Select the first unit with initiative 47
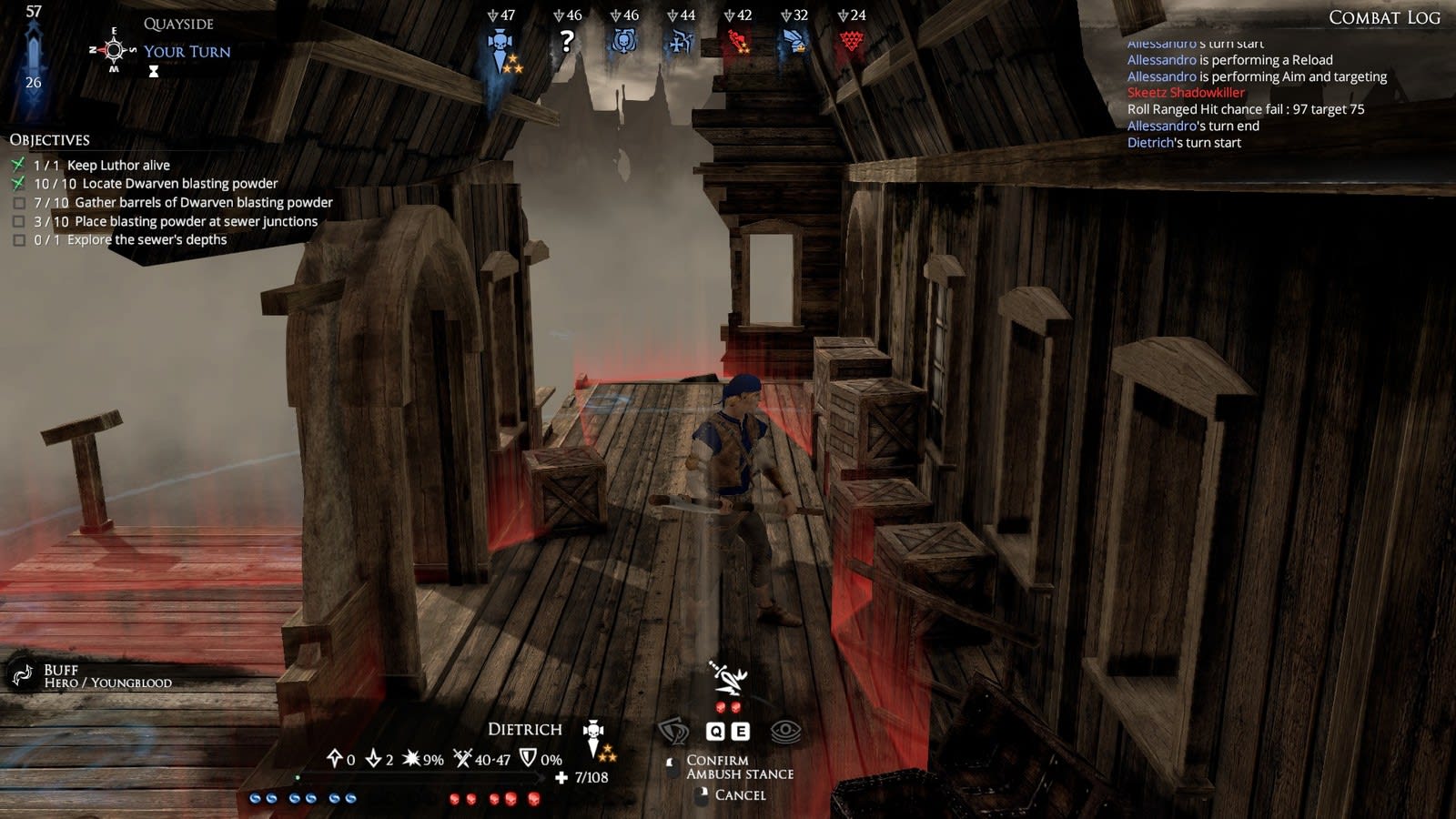The width and height of the screenshot is (1456, 819). (x=500, y=44)
